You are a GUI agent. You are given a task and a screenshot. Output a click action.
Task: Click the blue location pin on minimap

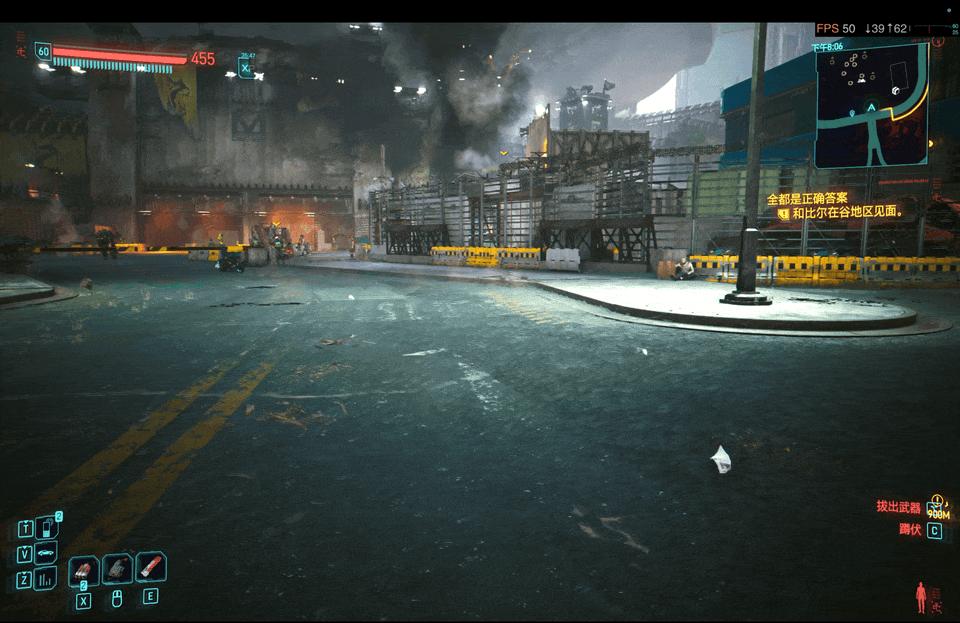(851, 114)
